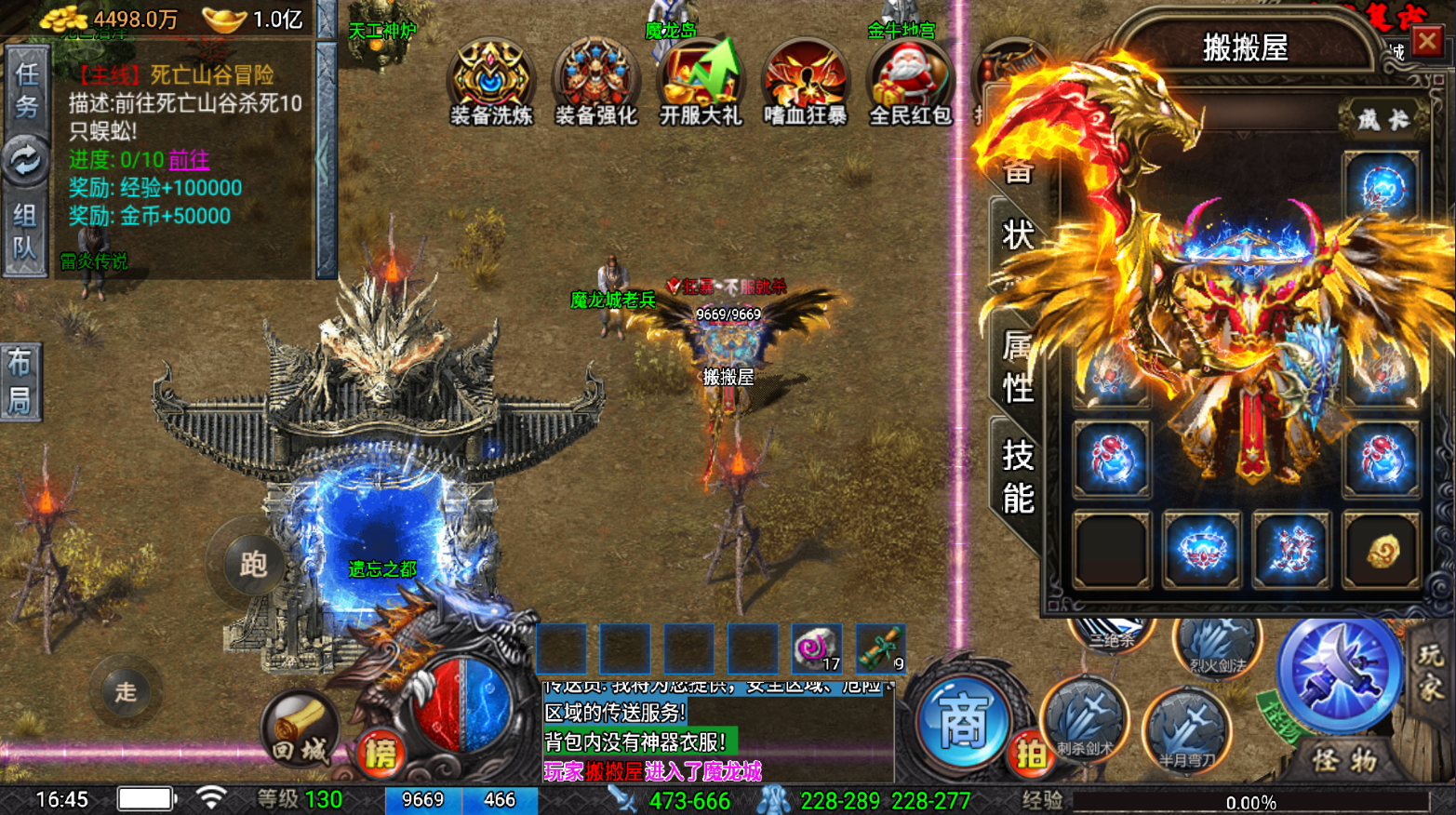Activate 嗜血狂暴 berserk mode
The image size is (1456, 815).
pos(805,82)
